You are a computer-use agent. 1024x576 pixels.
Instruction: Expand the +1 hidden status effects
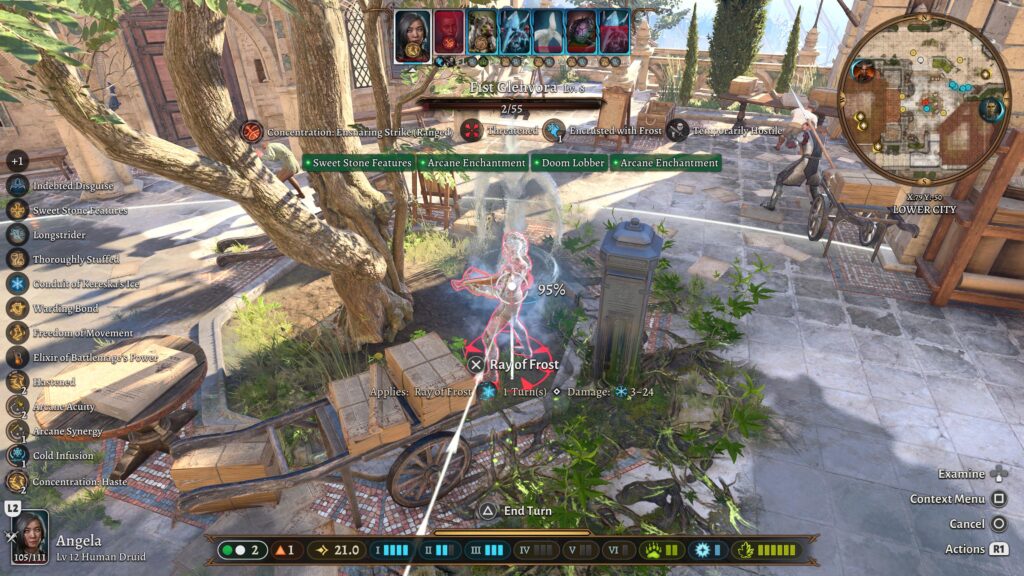[16, 161]
